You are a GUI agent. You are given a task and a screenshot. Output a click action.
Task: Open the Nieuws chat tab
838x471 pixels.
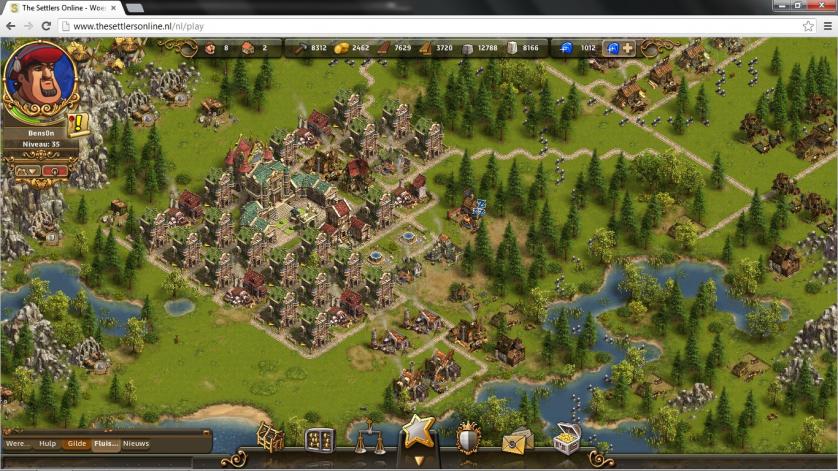136,443
